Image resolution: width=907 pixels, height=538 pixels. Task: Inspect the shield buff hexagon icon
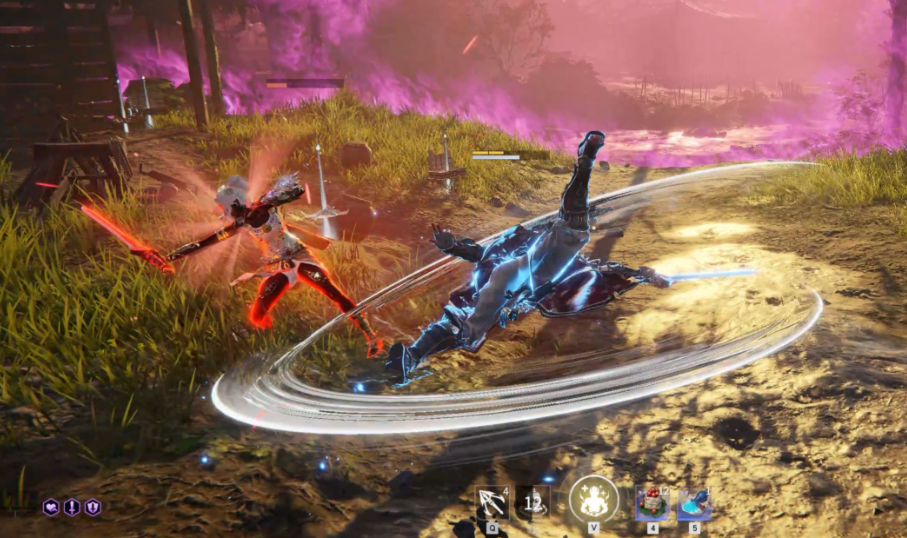tap(92, 507)
